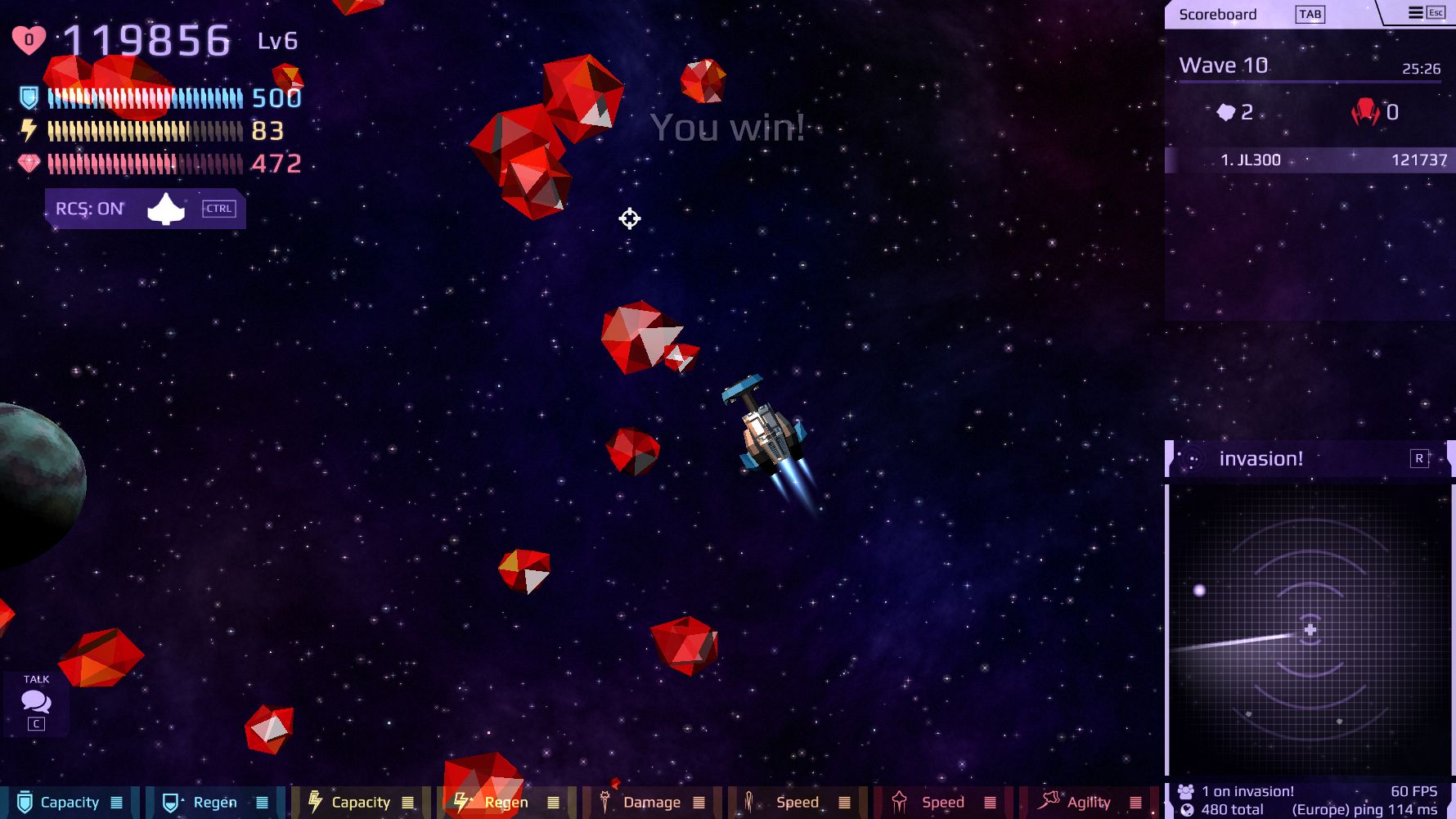The height and width of the screenshot is (819, 1456).
Task: Select the shield Regen upgrade icon
Action: [169, 802]
